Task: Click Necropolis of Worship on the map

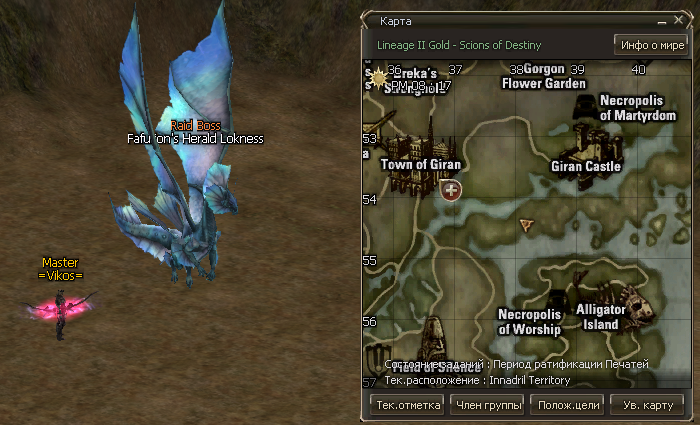Action: pos(530,322)
